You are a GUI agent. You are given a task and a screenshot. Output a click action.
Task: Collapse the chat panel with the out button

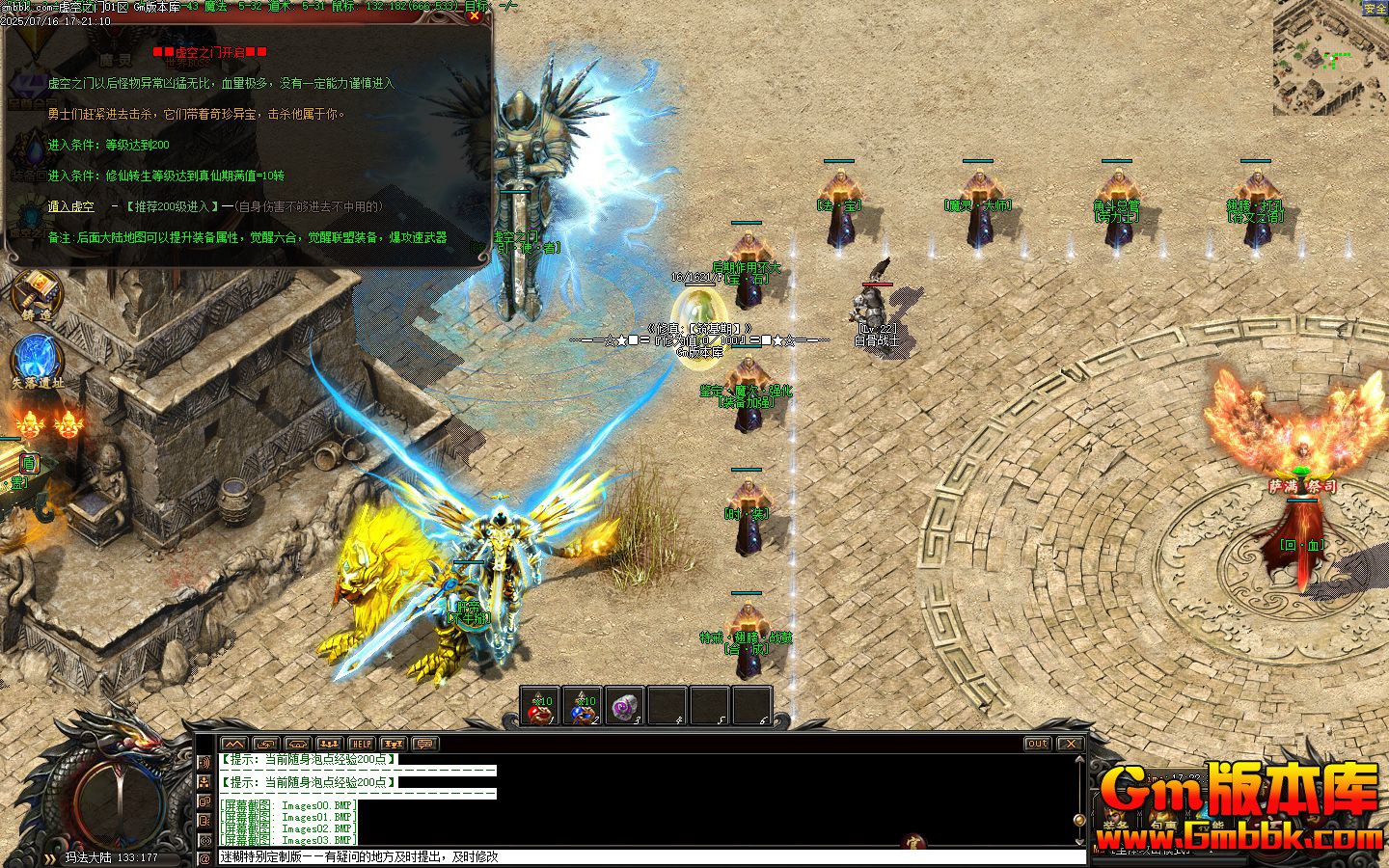(x=1036, y=744)
